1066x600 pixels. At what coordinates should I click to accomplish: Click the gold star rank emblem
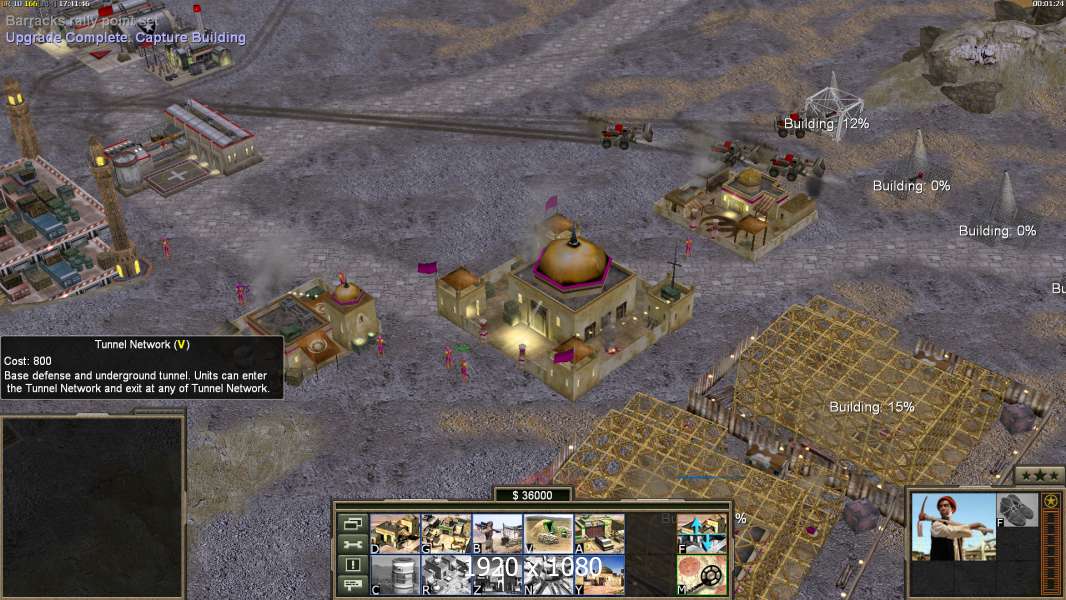click(1050, 501)
